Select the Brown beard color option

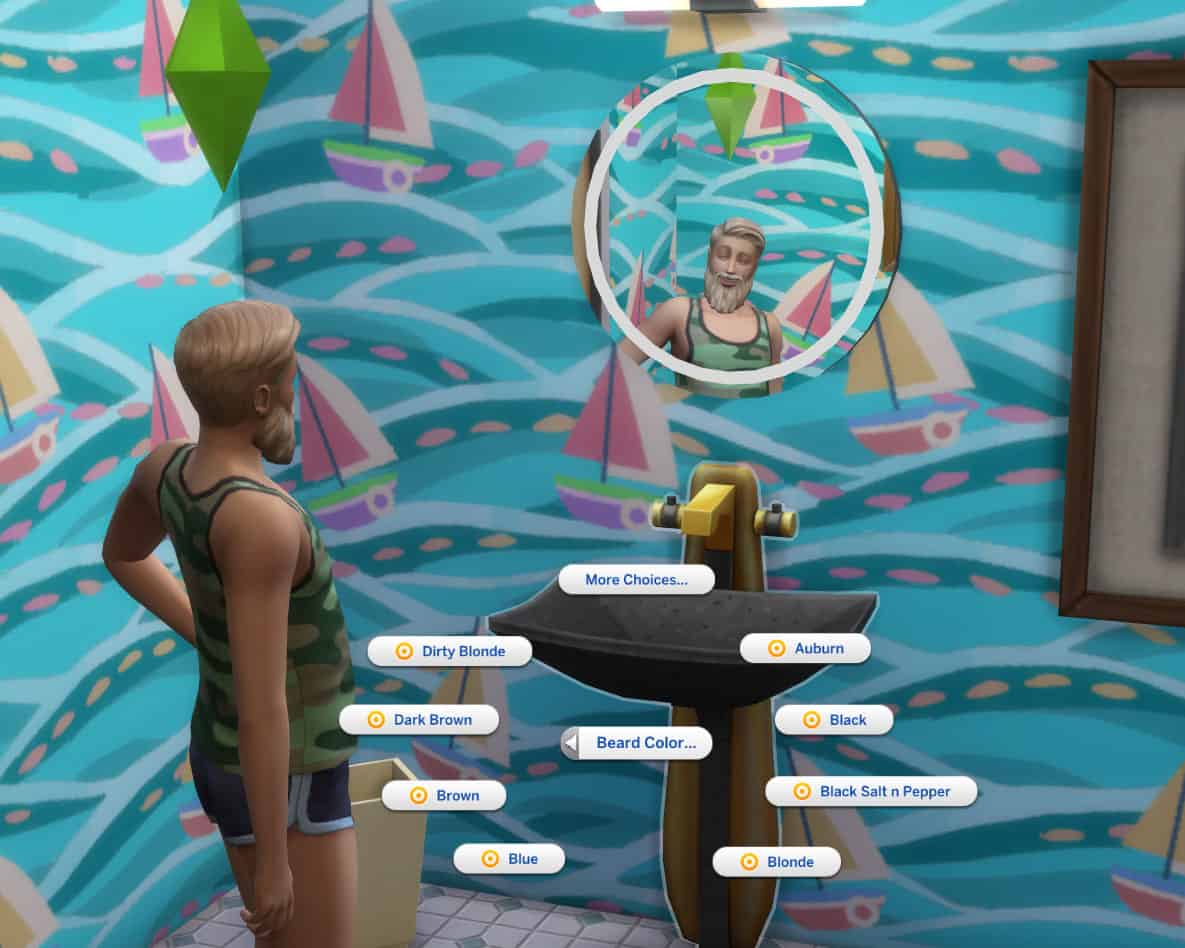[444, 796]
